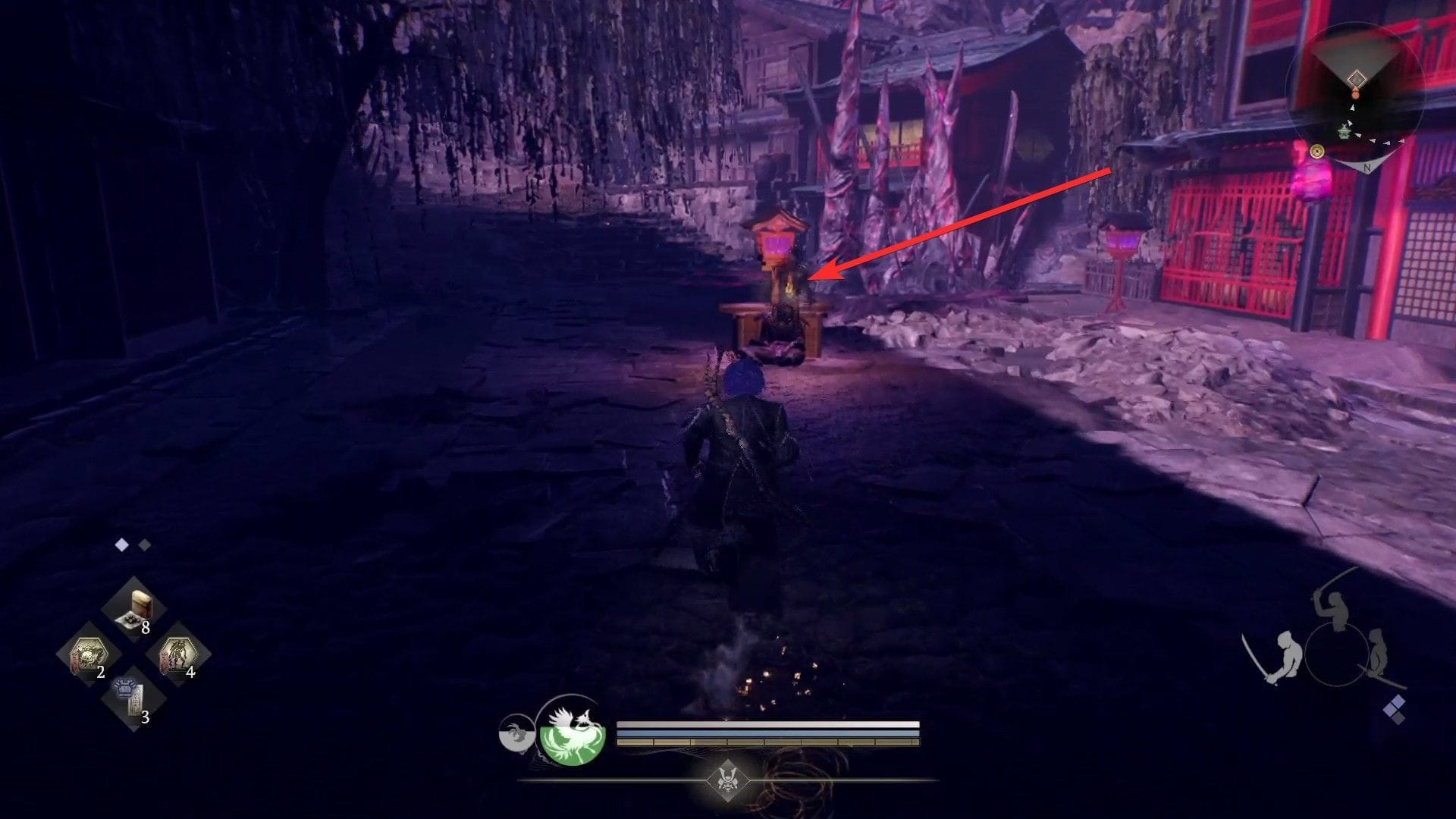The width and height of the screenshot is (1456, 819).
Task: Select the right quick-item slot with 4 charges
Action: (x=179, y=652)
